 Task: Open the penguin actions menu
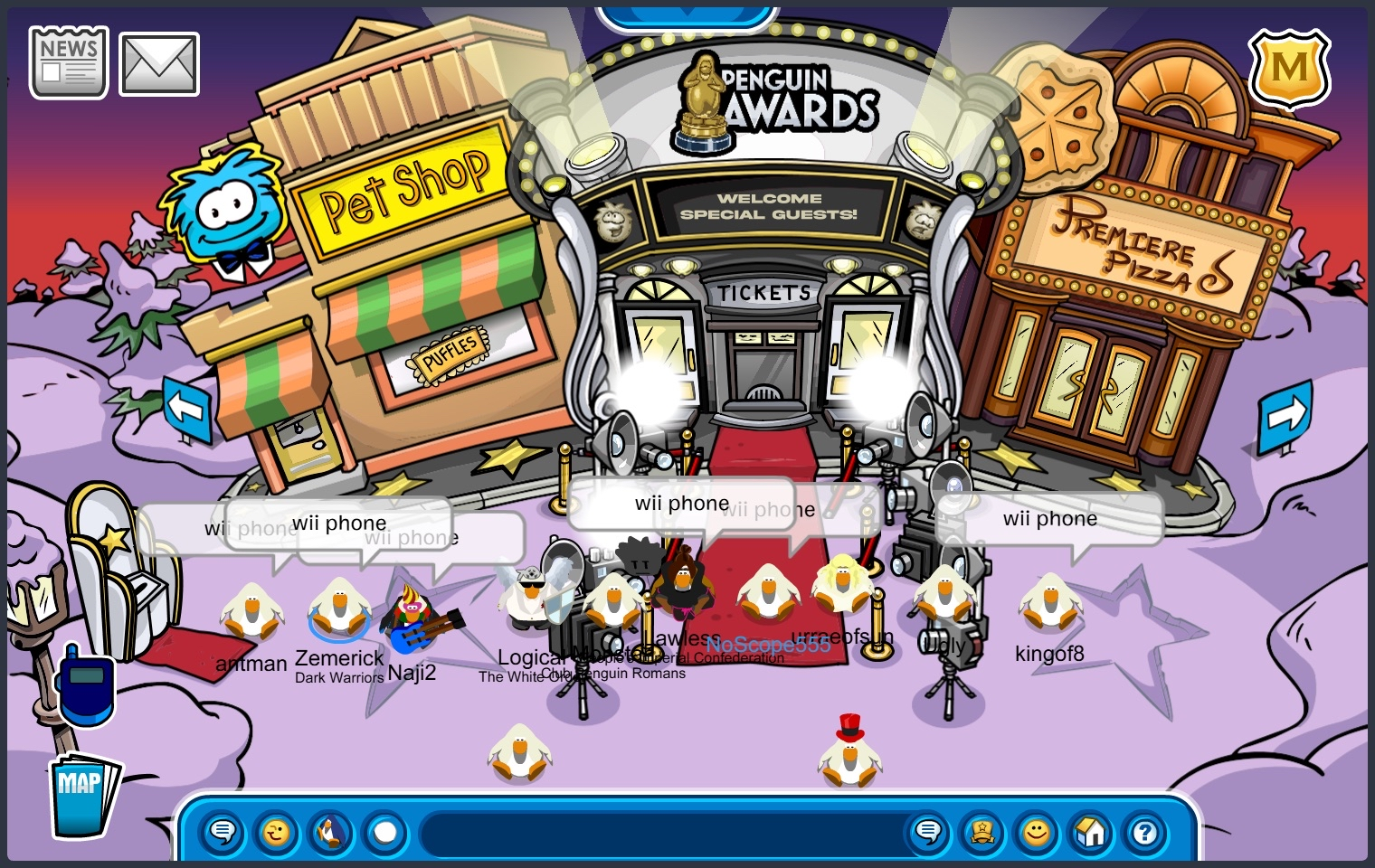[x=331, y=833]
